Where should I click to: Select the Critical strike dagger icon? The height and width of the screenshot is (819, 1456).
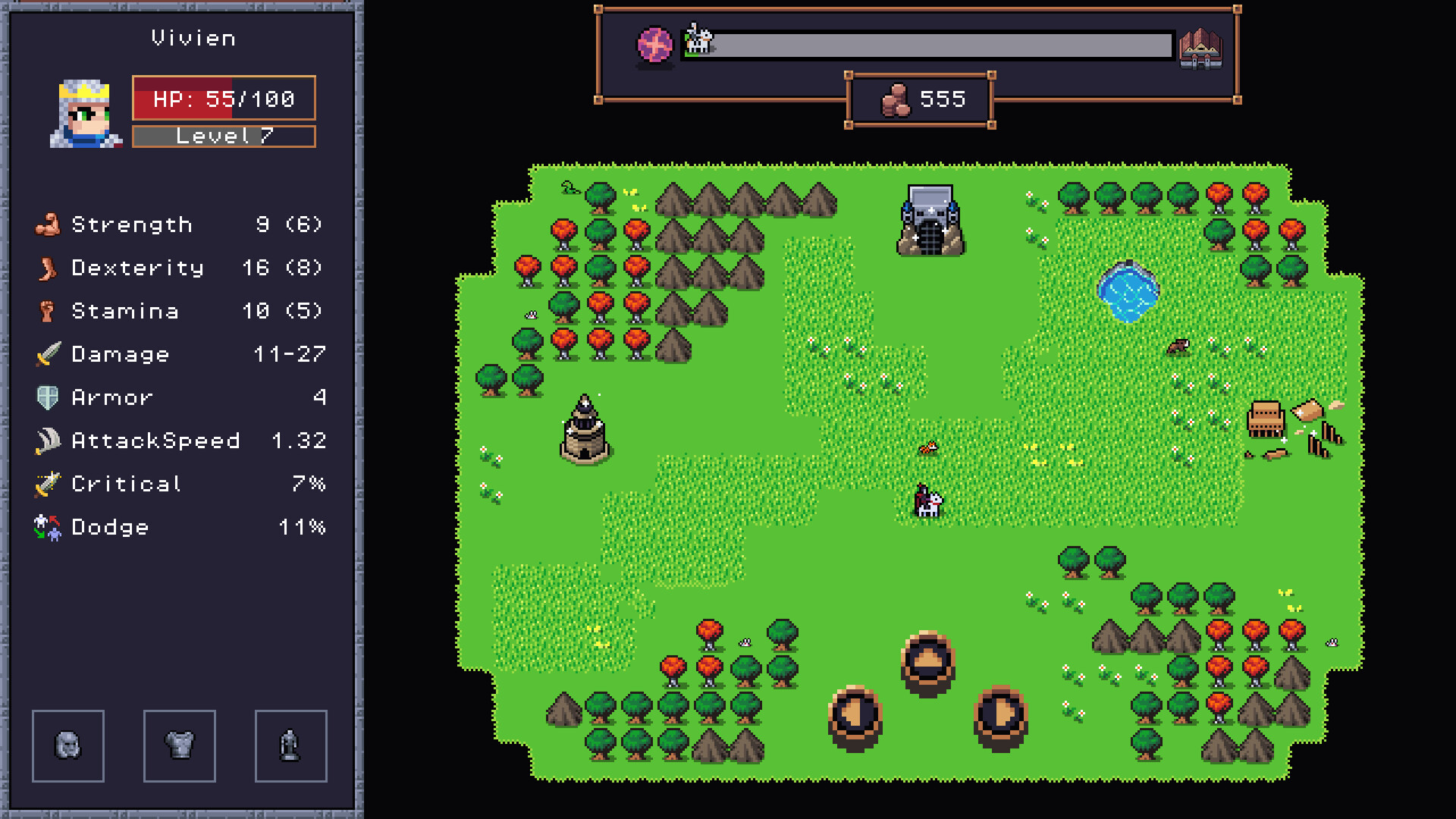click(47, 483)
